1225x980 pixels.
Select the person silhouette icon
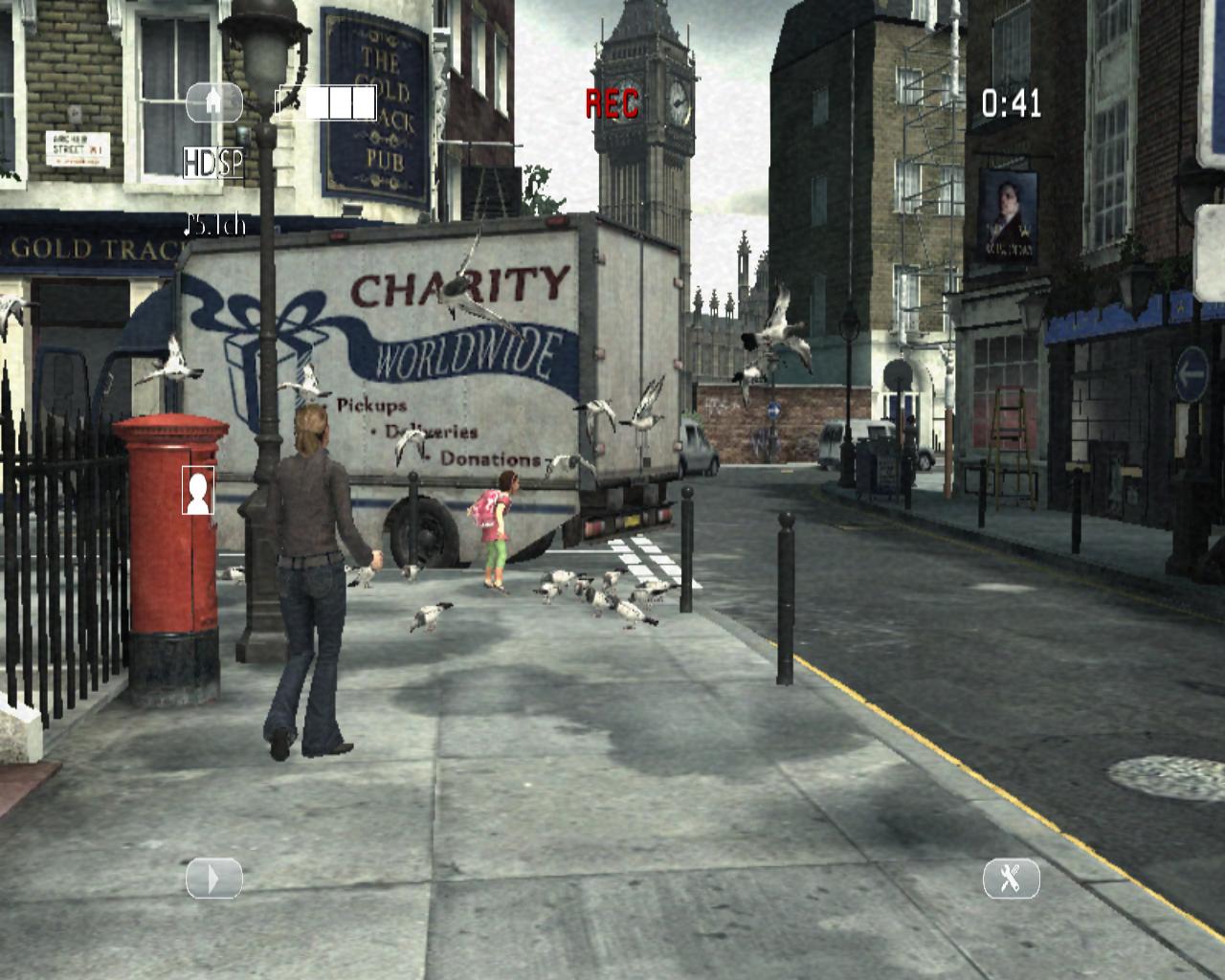point(198,491)
